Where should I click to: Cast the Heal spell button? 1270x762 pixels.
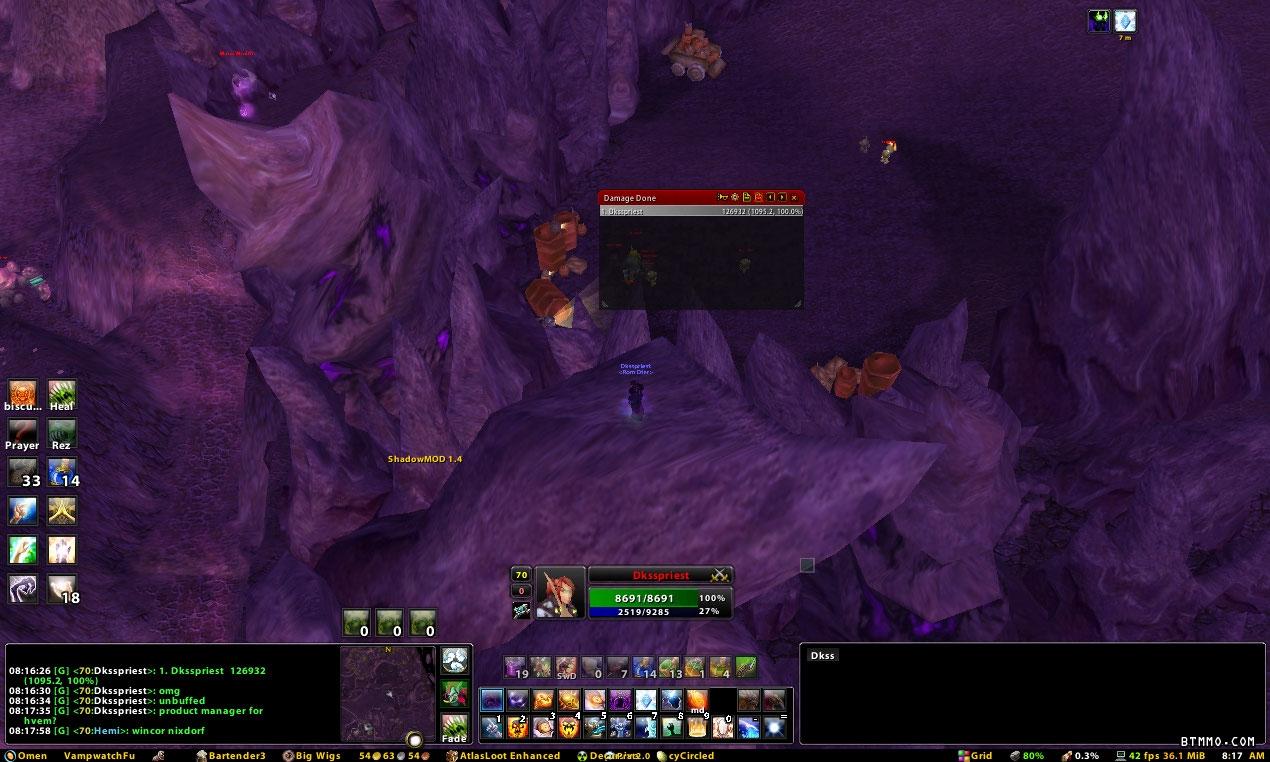pyautogui.click(x=62, y=392)
